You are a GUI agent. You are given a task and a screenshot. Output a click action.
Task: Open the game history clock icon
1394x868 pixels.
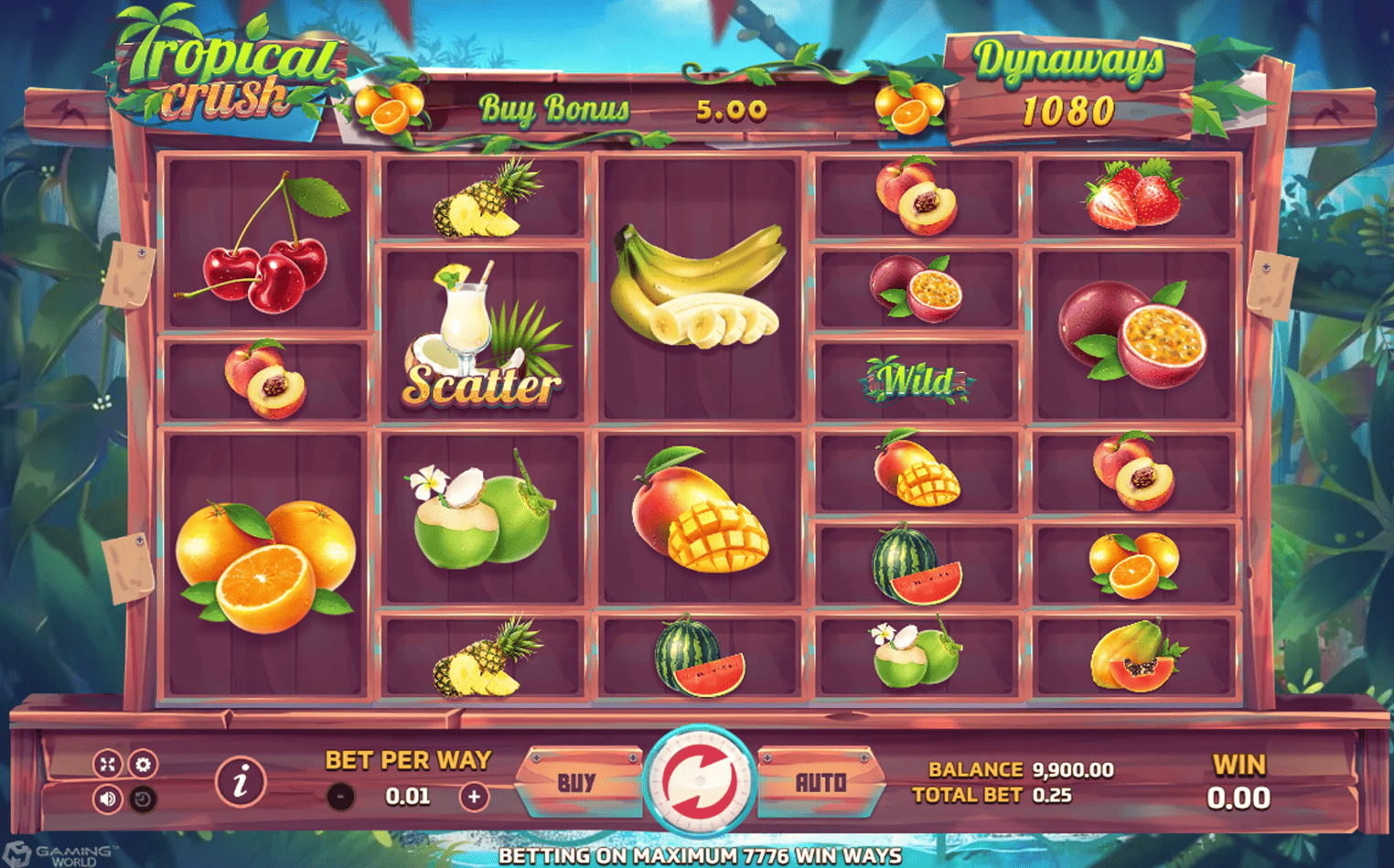coord(142,799)
